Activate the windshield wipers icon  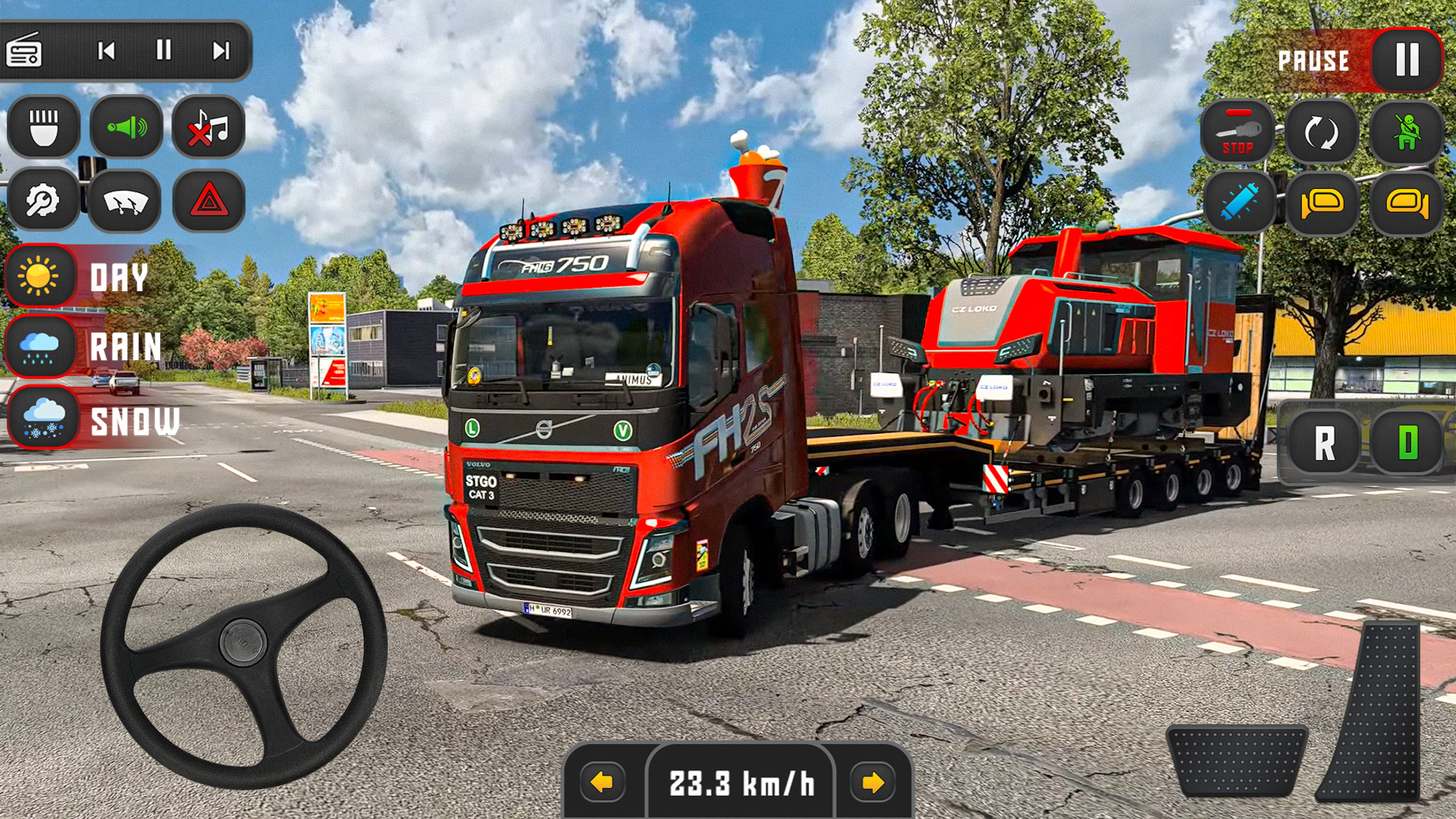[x=126, y=199]
